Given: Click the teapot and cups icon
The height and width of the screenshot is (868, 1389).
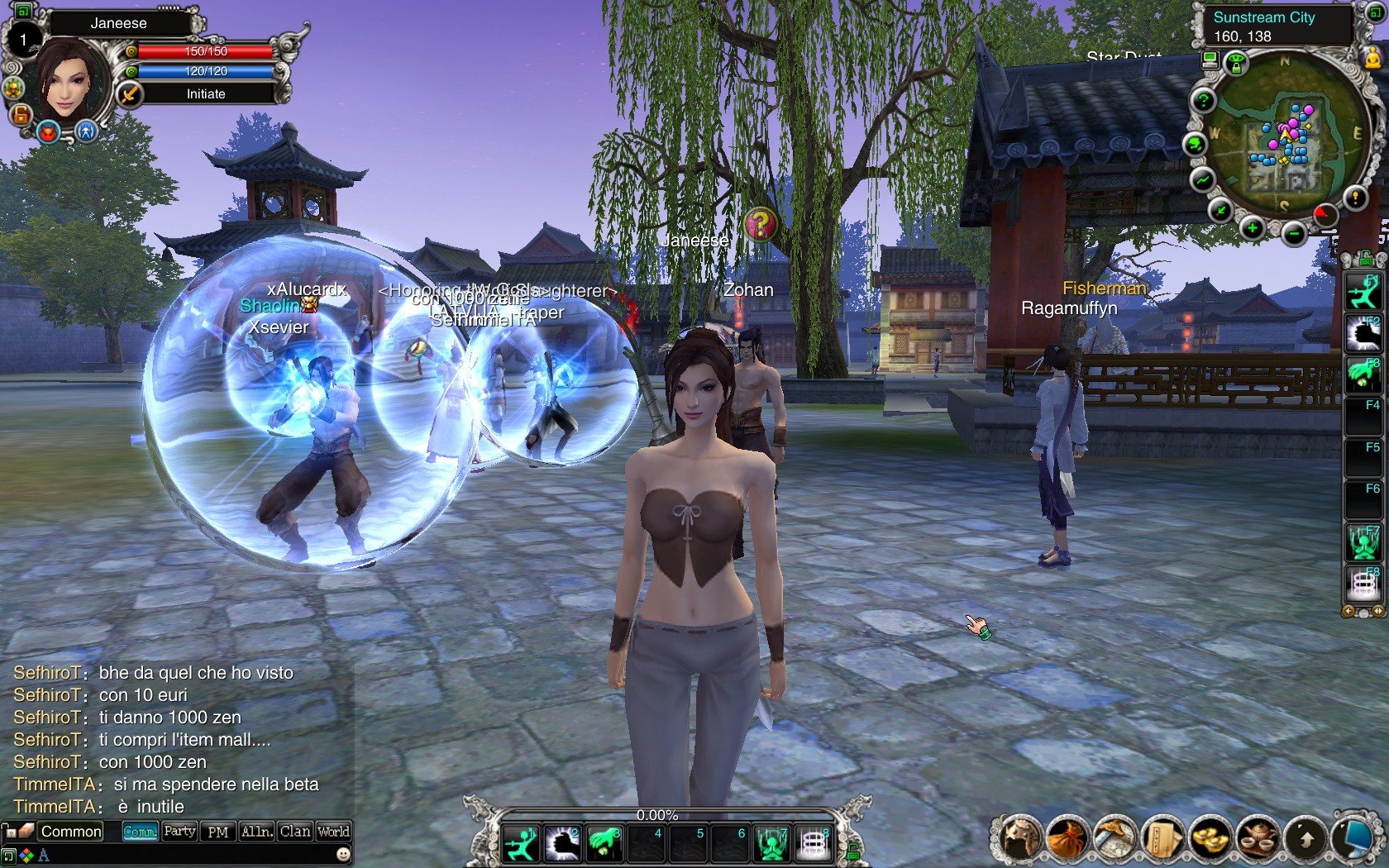Looking at the screenshot, I should pyautogui.click(x=1259, y=838).
